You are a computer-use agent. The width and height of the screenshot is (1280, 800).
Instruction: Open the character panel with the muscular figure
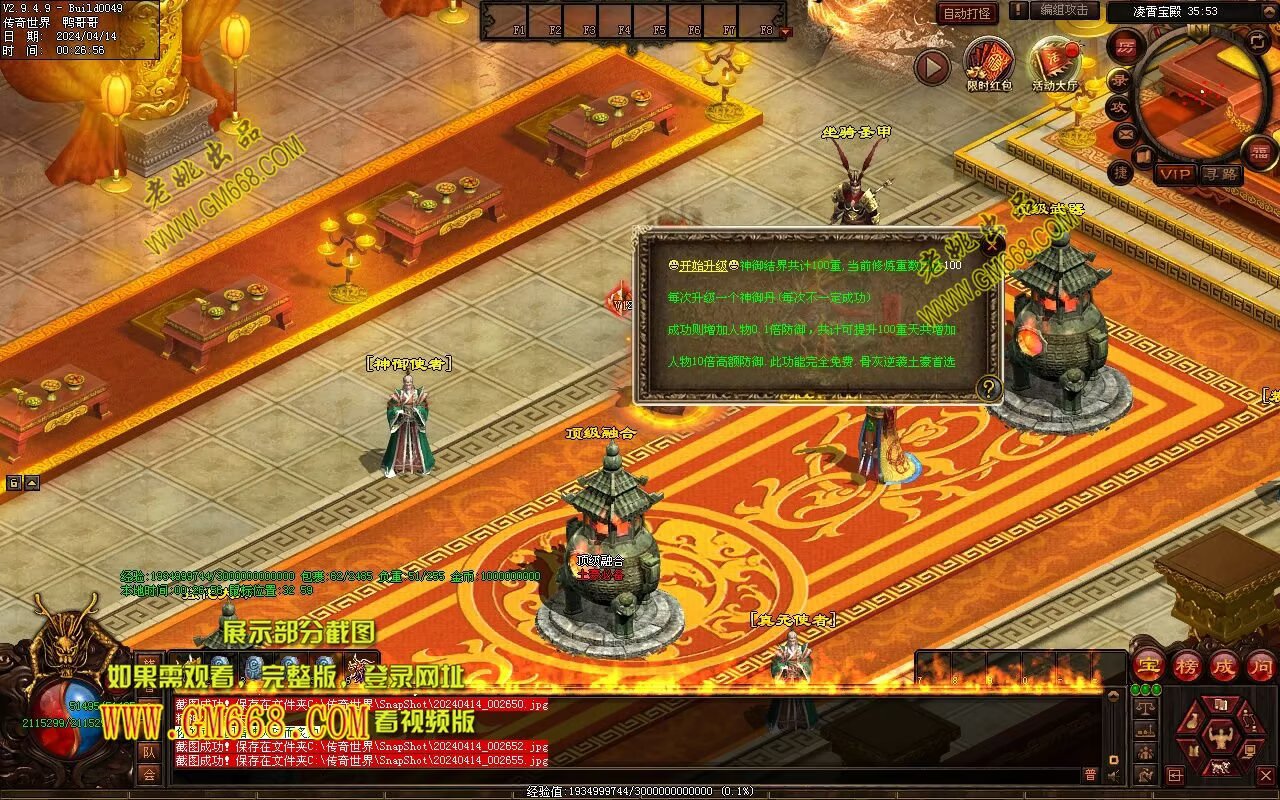(1219, 738)
